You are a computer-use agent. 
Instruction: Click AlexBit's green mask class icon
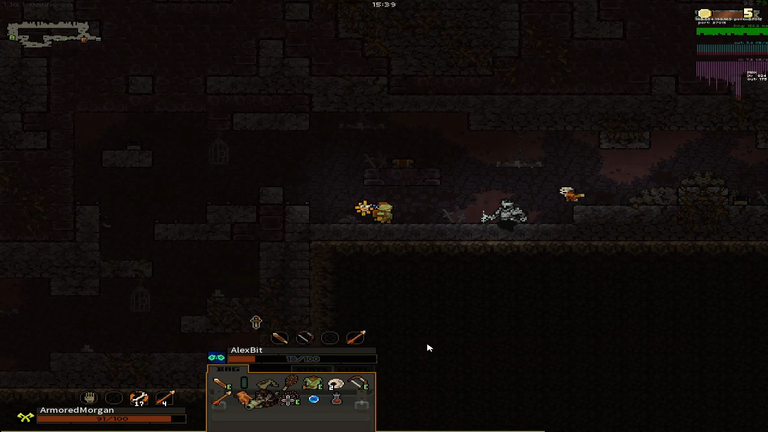(x=216, y=357)
